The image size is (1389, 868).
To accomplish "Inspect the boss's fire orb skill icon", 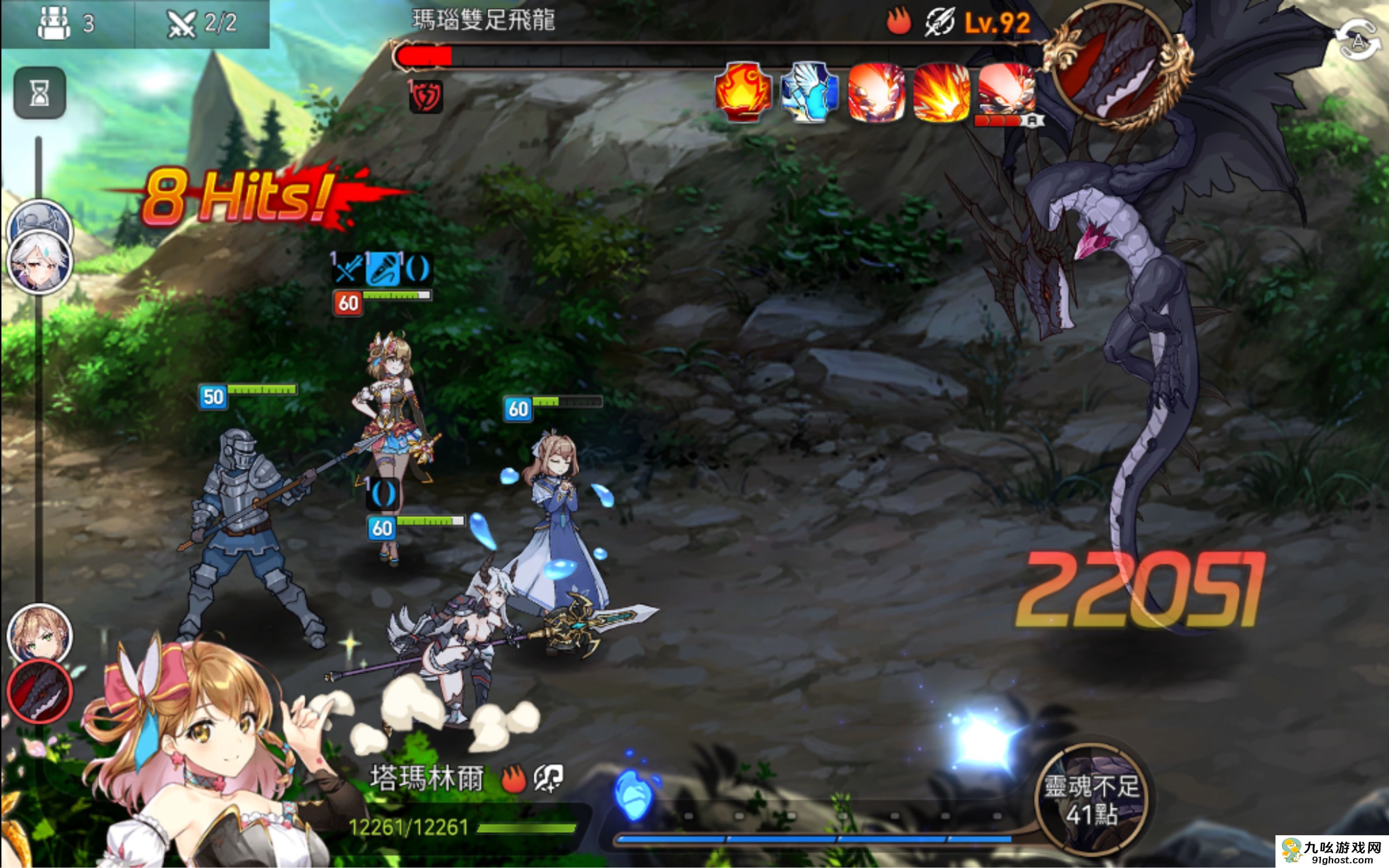I will [x=743, y=93].
